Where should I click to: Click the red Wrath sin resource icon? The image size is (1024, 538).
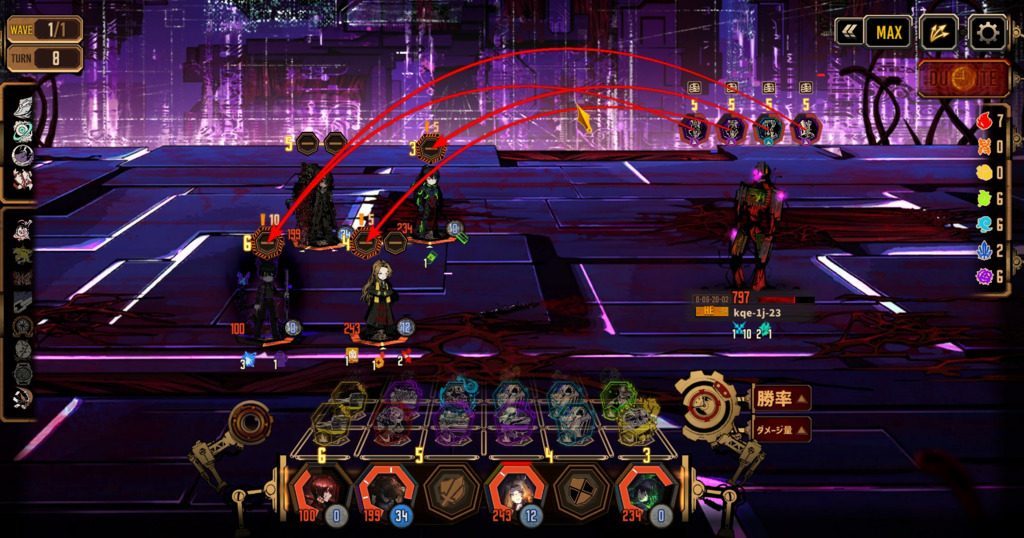point(983,121)
